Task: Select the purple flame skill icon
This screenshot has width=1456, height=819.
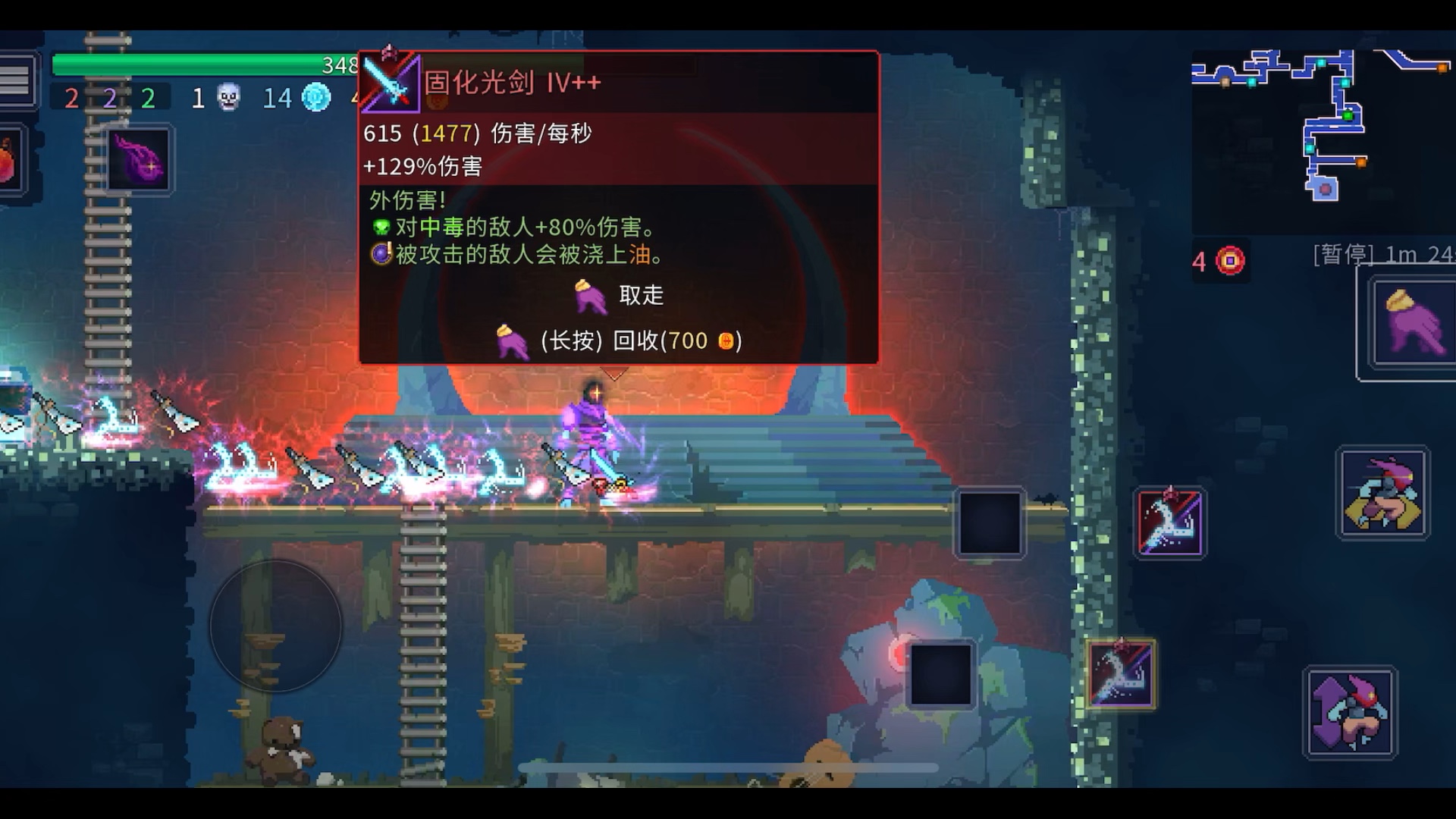Action: (139, 160)
